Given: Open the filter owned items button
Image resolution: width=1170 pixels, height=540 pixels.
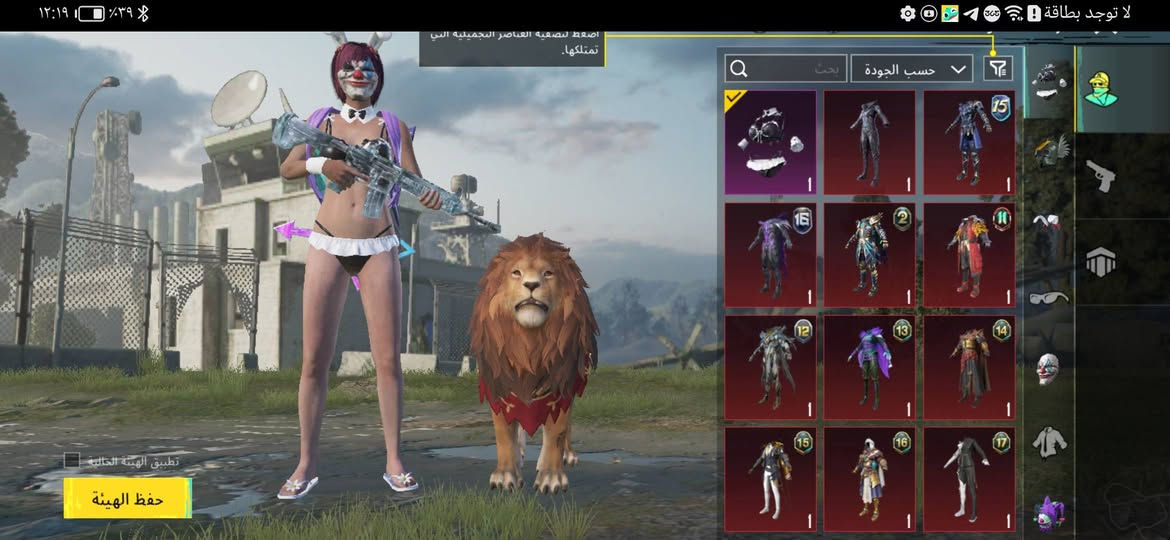Looking at the screenshot, I should coord(998,68).
